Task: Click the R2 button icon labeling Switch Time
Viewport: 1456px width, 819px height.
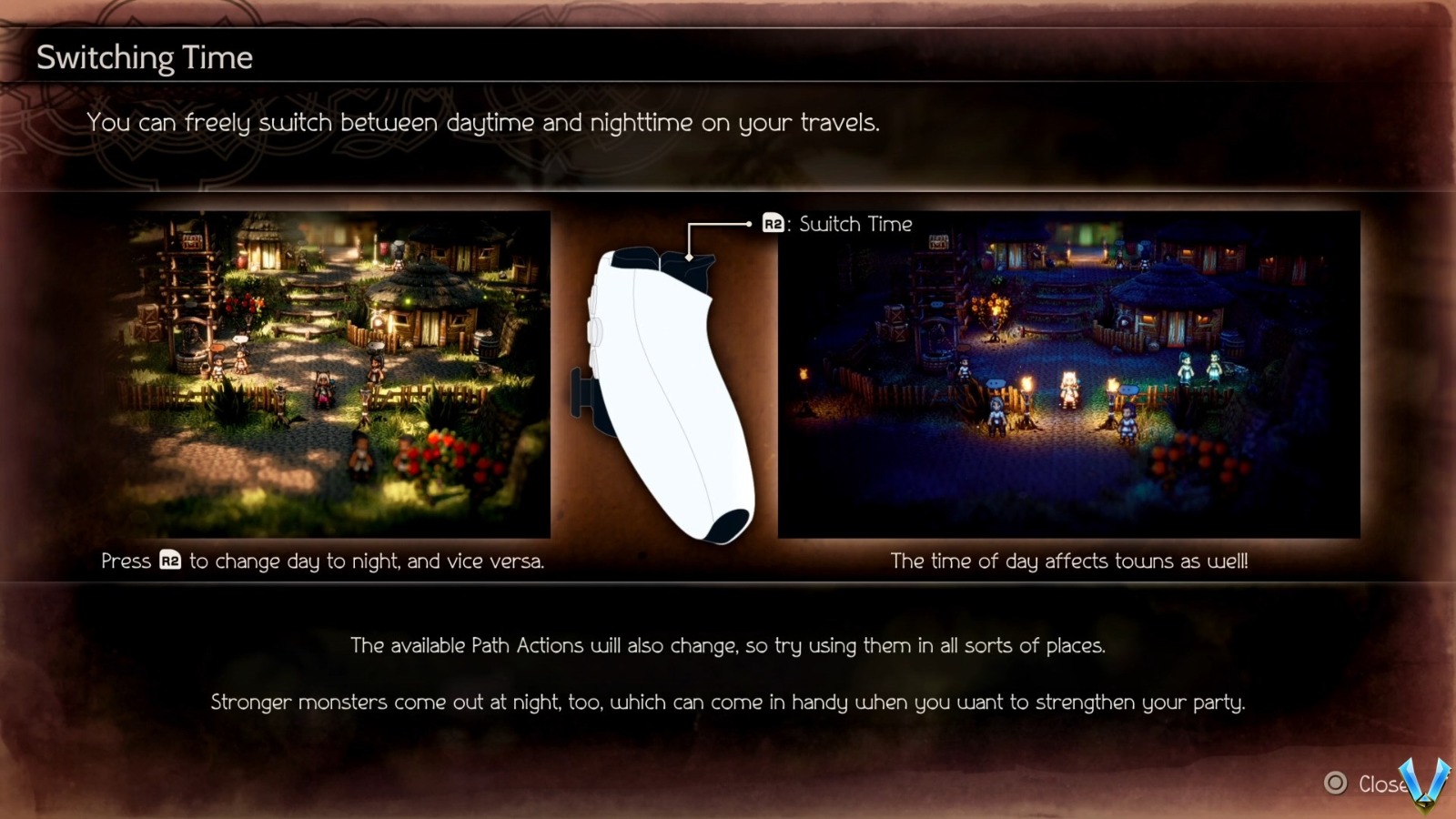Action: (x=773, y=224)
